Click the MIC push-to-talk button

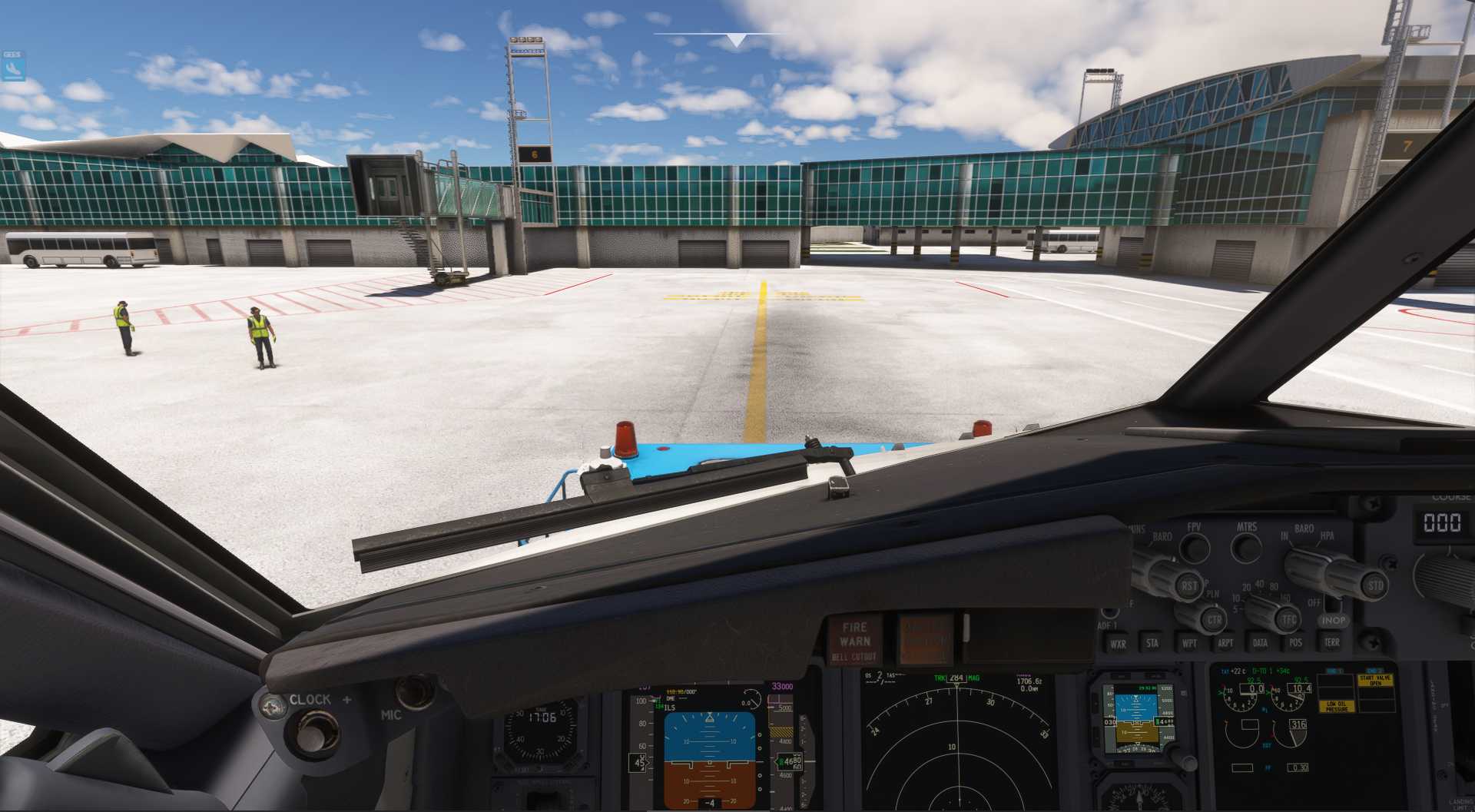[x=416, y=691]
